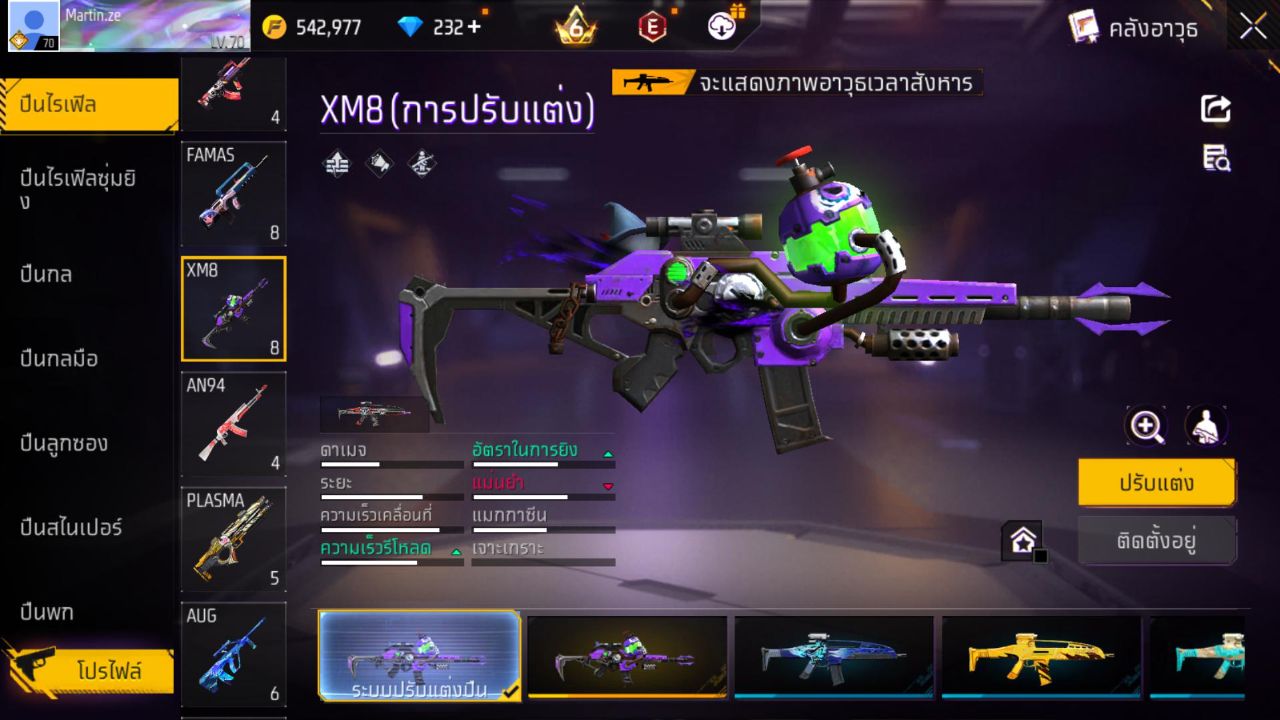Click the weapon mastery icon under the XM8 name
1280x720 pixels.
coord(421,163)
